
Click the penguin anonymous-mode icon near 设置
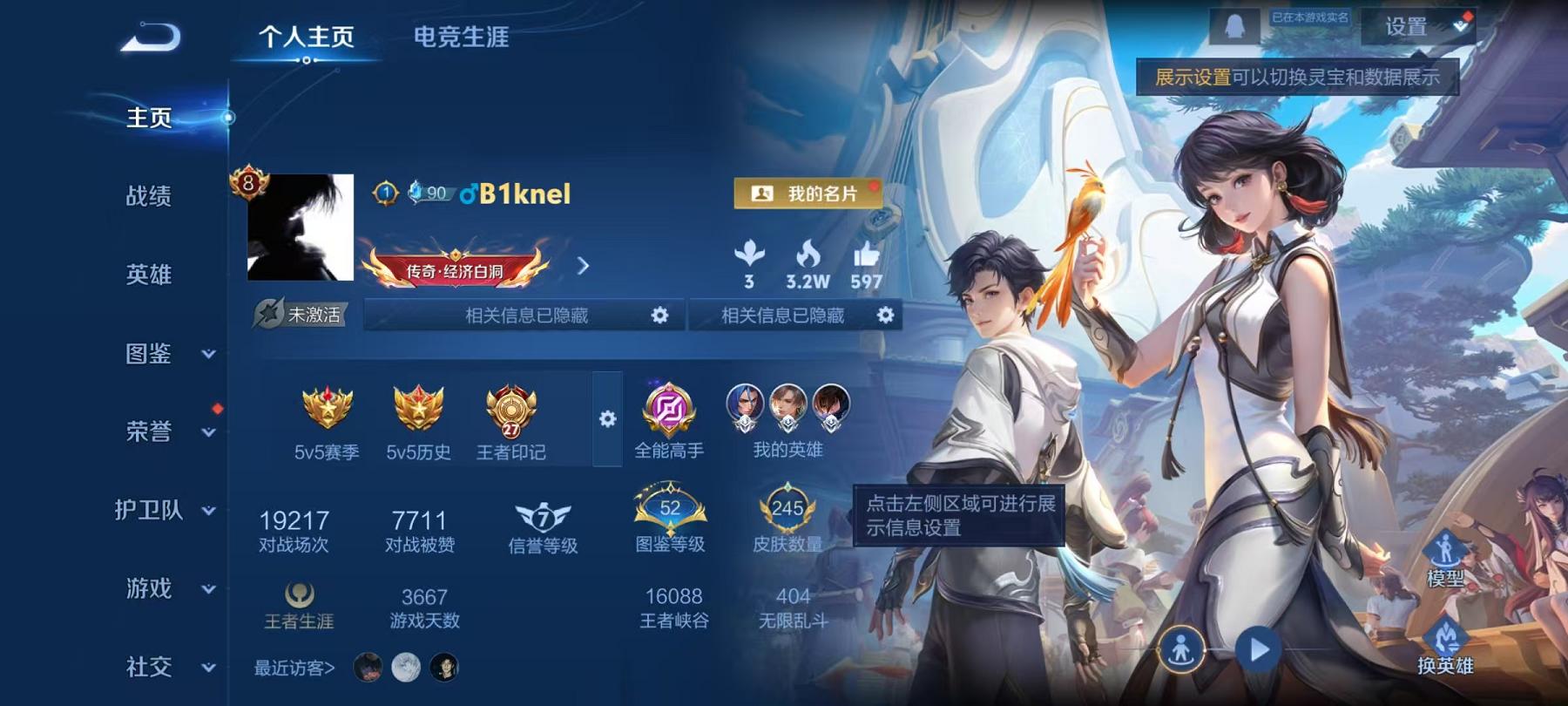click(x=1233, y=25)
